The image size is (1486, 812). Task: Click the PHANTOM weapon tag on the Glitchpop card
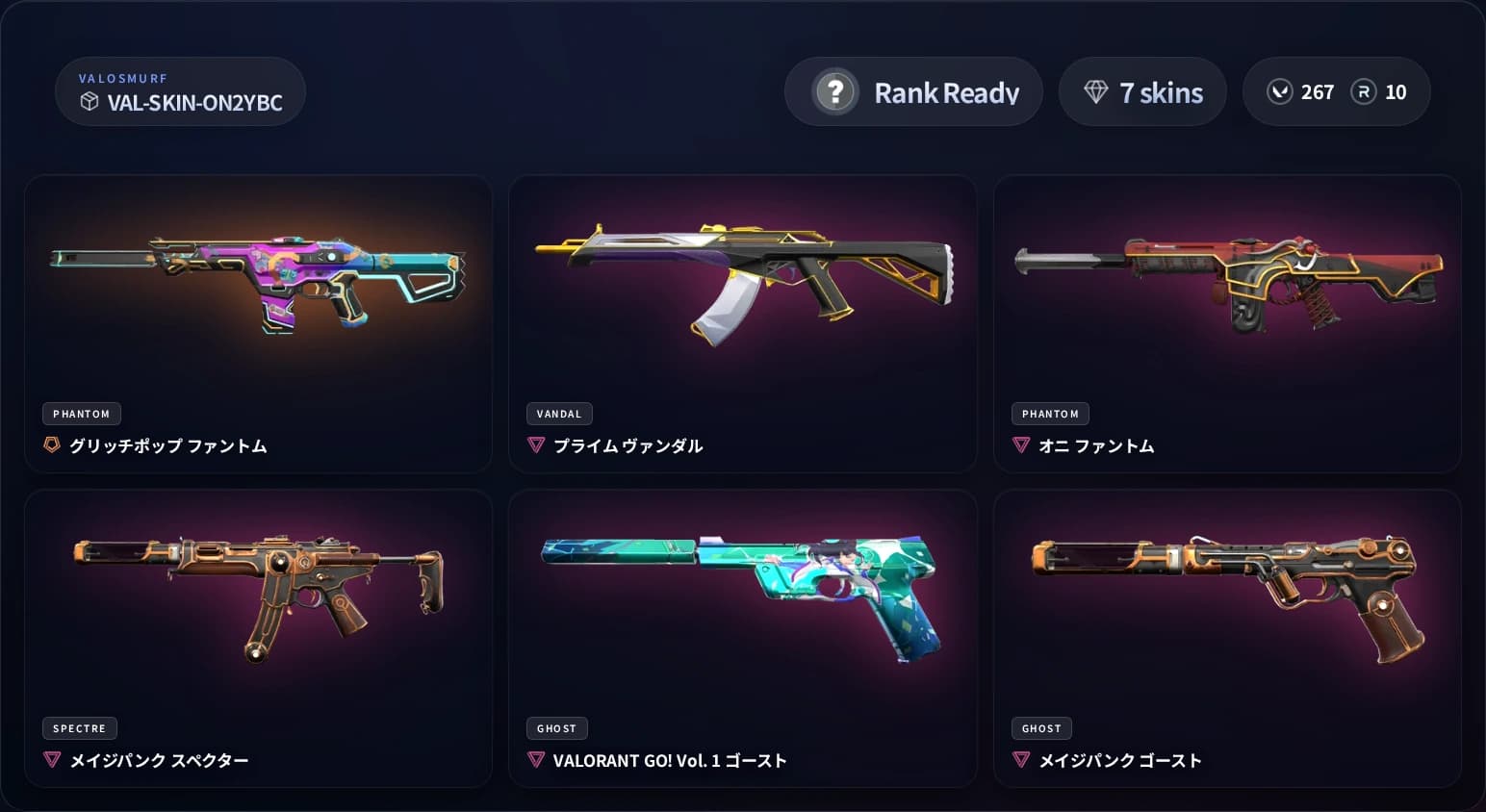(x=81, y=414)
